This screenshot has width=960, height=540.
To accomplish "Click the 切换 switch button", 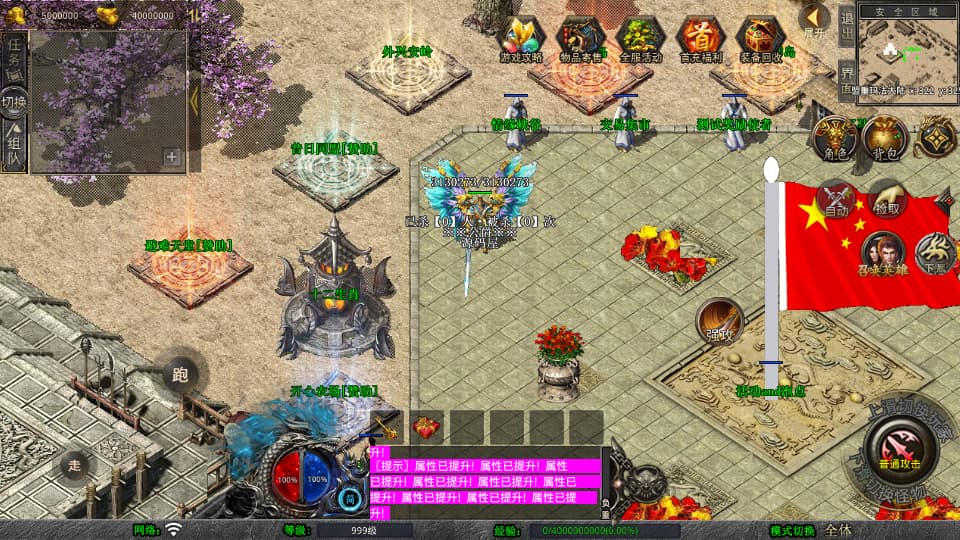I will tap(14, 102).
